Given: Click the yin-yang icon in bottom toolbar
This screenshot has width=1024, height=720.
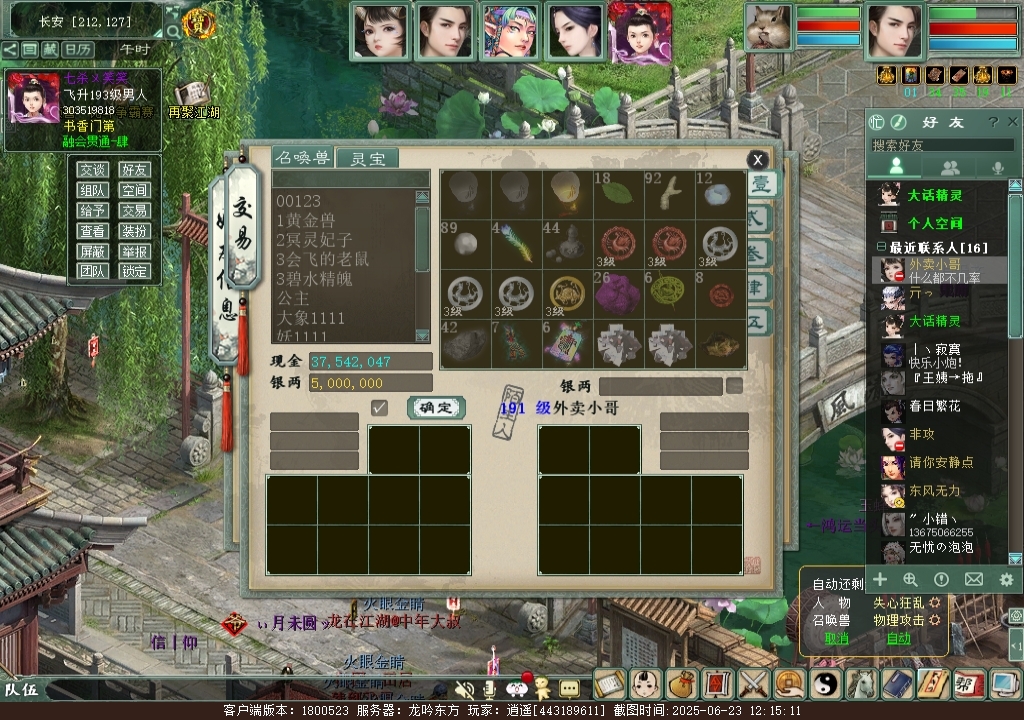Looking at the screenshot, I should 826,684.
